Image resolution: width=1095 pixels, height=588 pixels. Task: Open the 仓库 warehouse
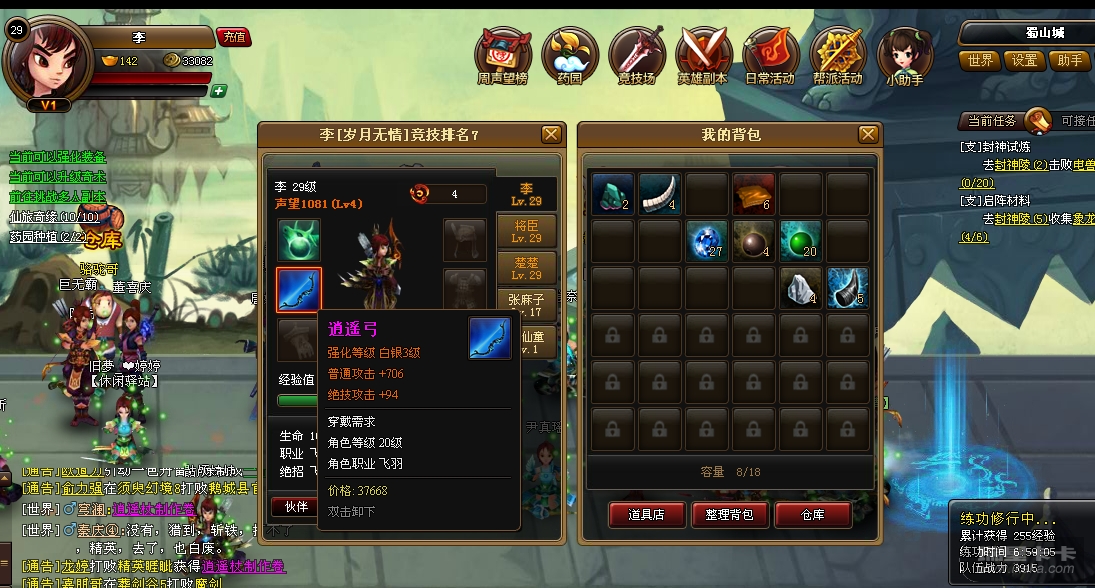click(x=813, y=515)
